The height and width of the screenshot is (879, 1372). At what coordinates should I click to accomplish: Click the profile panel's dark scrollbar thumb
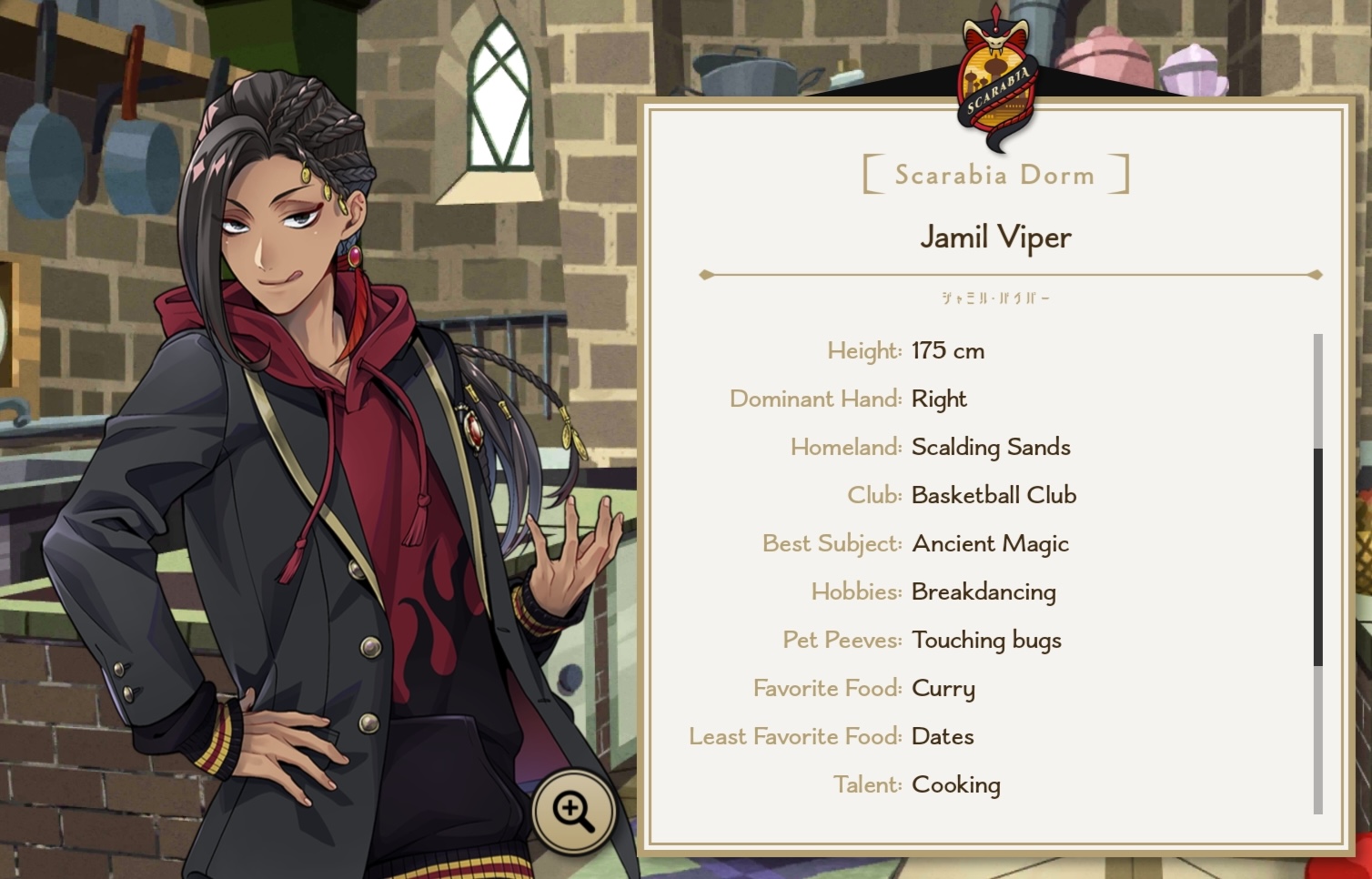pos(1317,556)
